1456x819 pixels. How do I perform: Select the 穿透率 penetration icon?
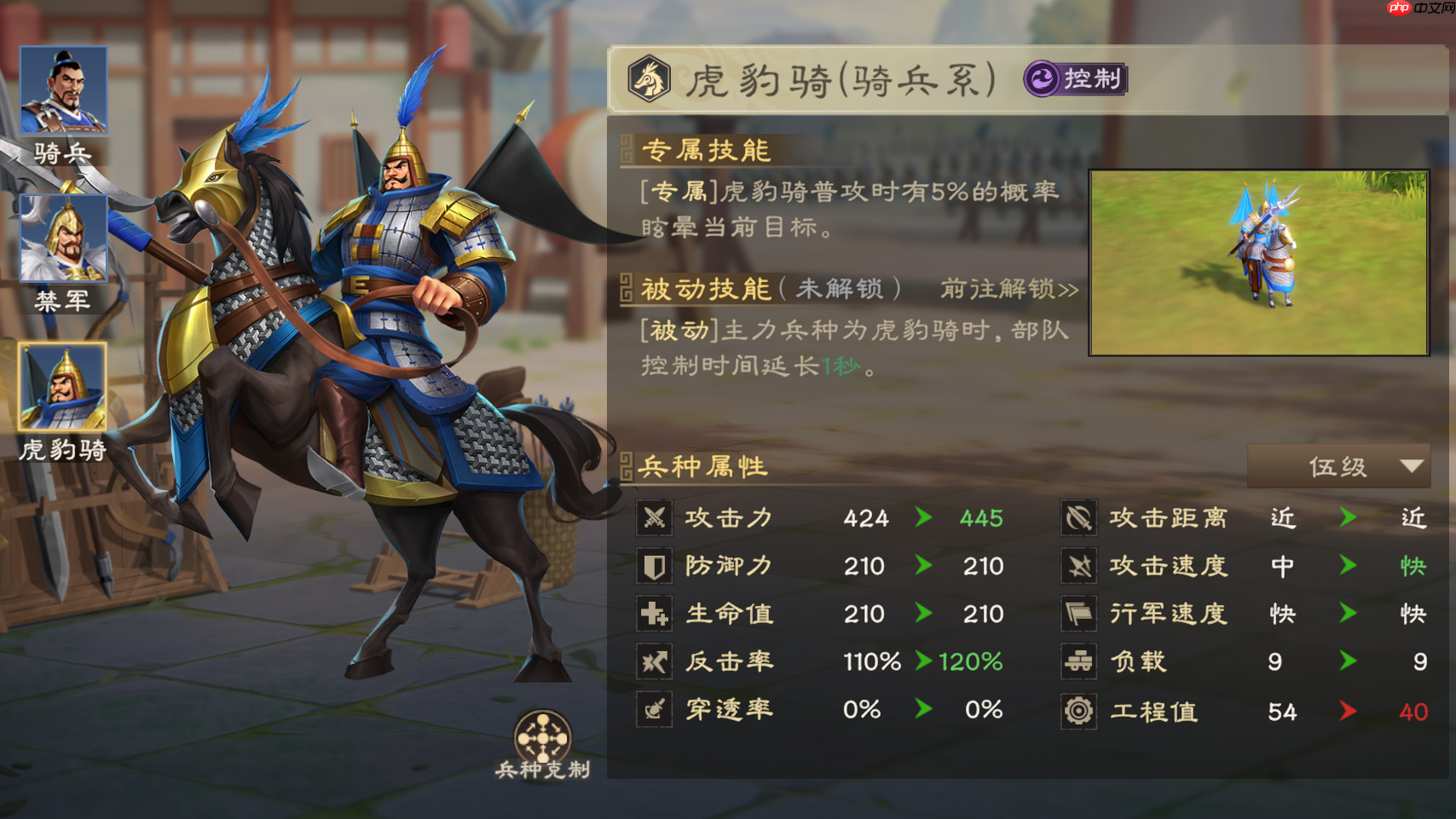(x=654, y=708)
